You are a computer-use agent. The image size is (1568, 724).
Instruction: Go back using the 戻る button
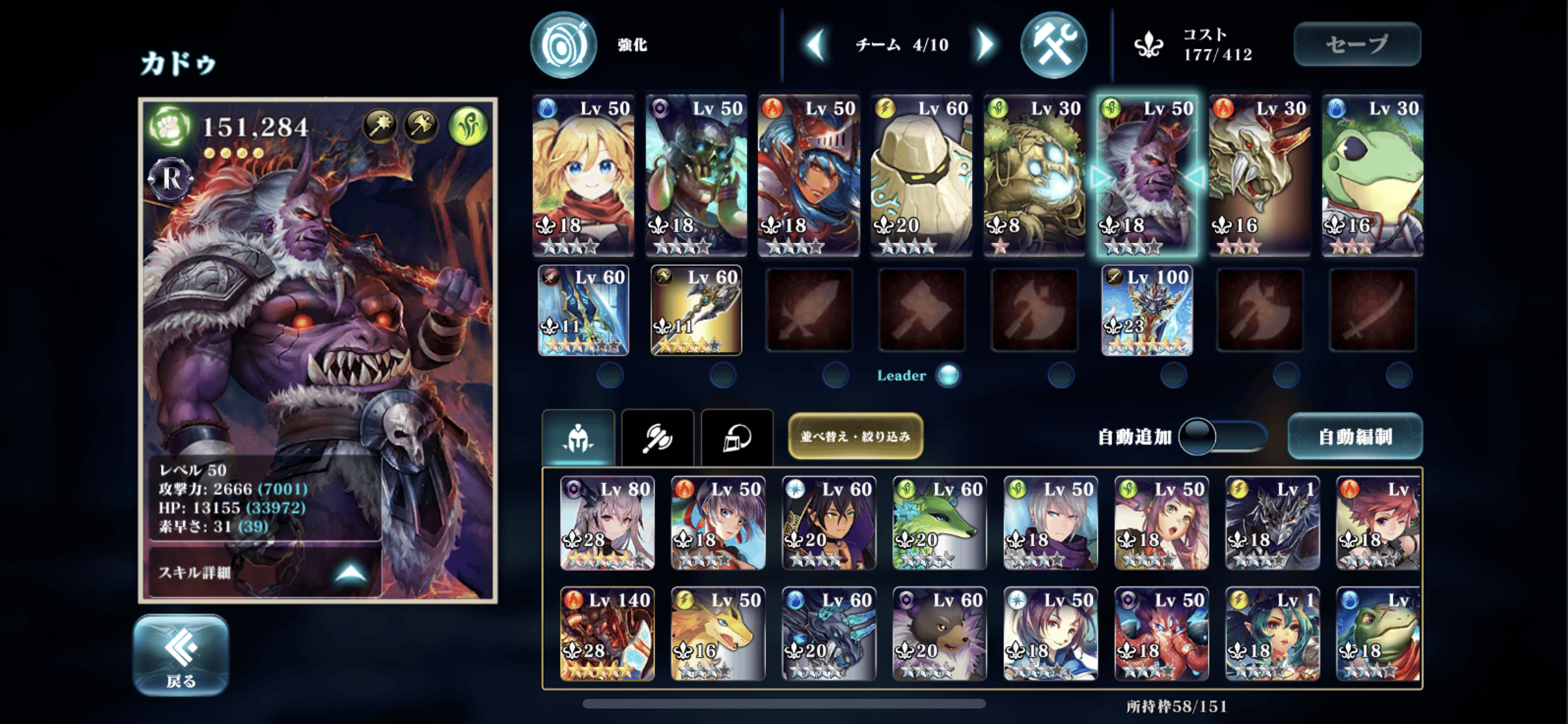point(181,654)
